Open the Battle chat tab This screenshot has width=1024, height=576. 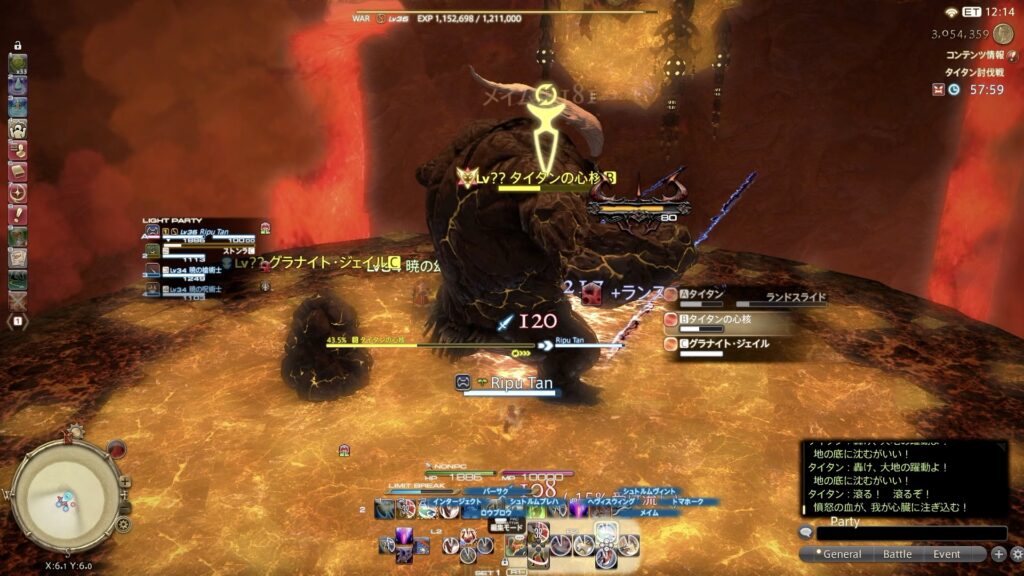[897, 554]
